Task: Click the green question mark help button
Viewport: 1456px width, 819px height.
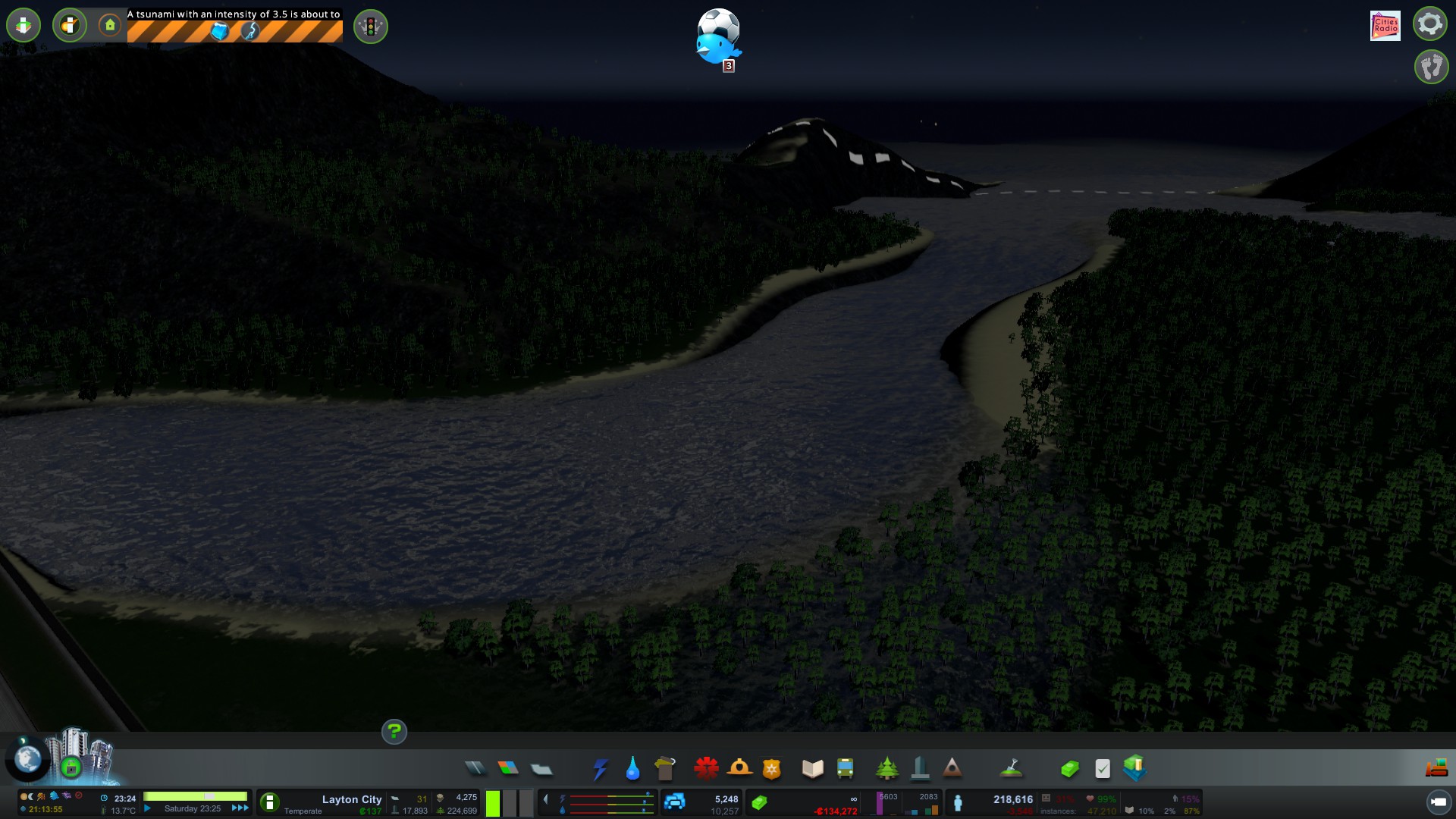Action: click(394, 732)
